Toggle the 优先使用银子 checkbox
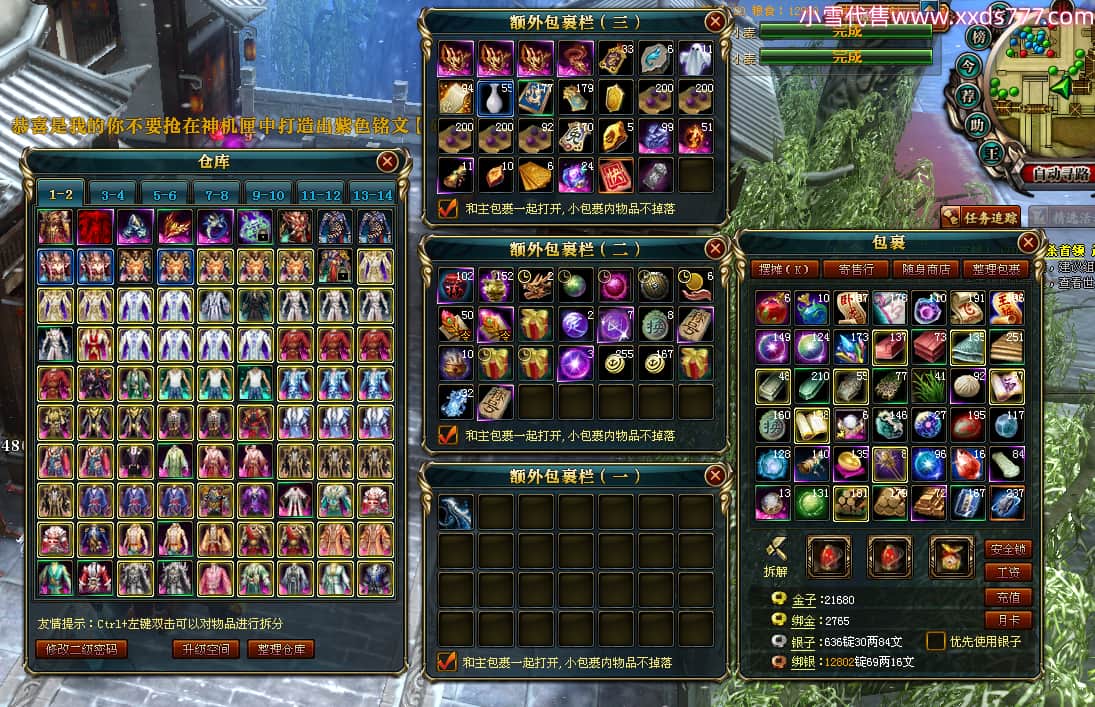Image resolution: width=1095 pixels, height=707 pixels. [x=936, y=641]
